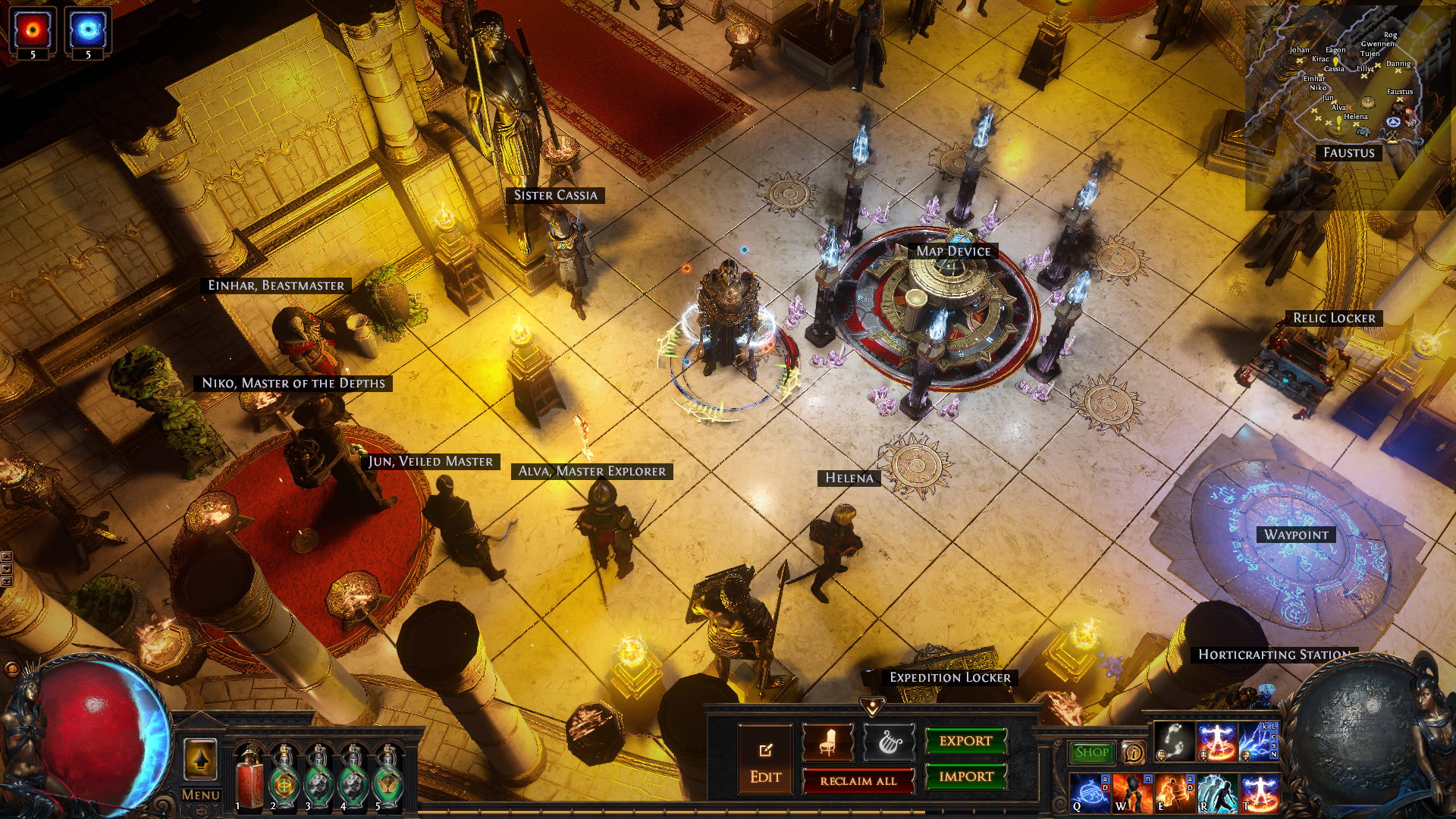1456x819 pixels.
Task: Open the Shop
Action: 1091,752
